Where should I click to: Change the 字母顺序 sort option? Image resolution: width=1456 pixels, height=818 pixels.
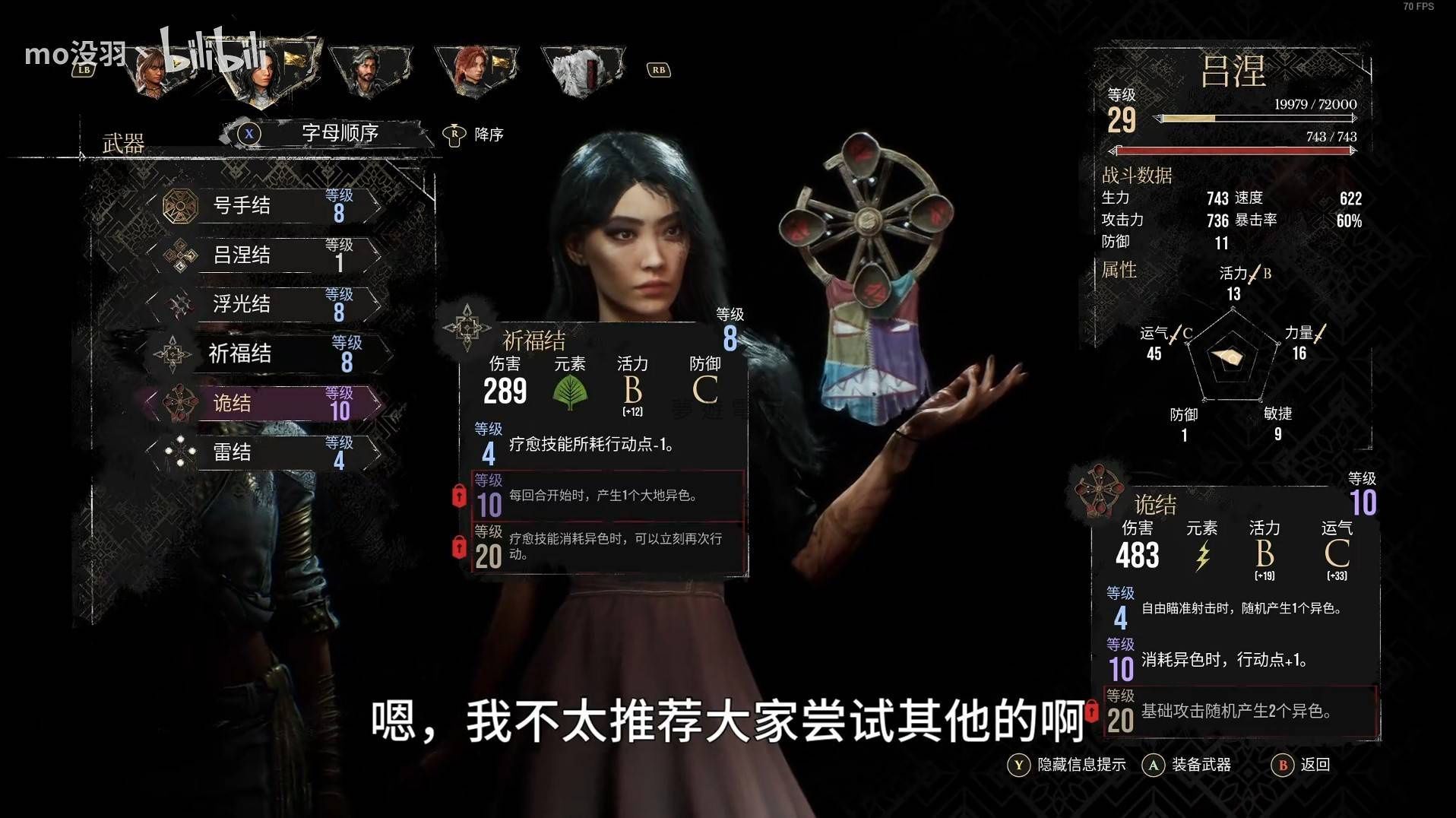tap(339, 133)
